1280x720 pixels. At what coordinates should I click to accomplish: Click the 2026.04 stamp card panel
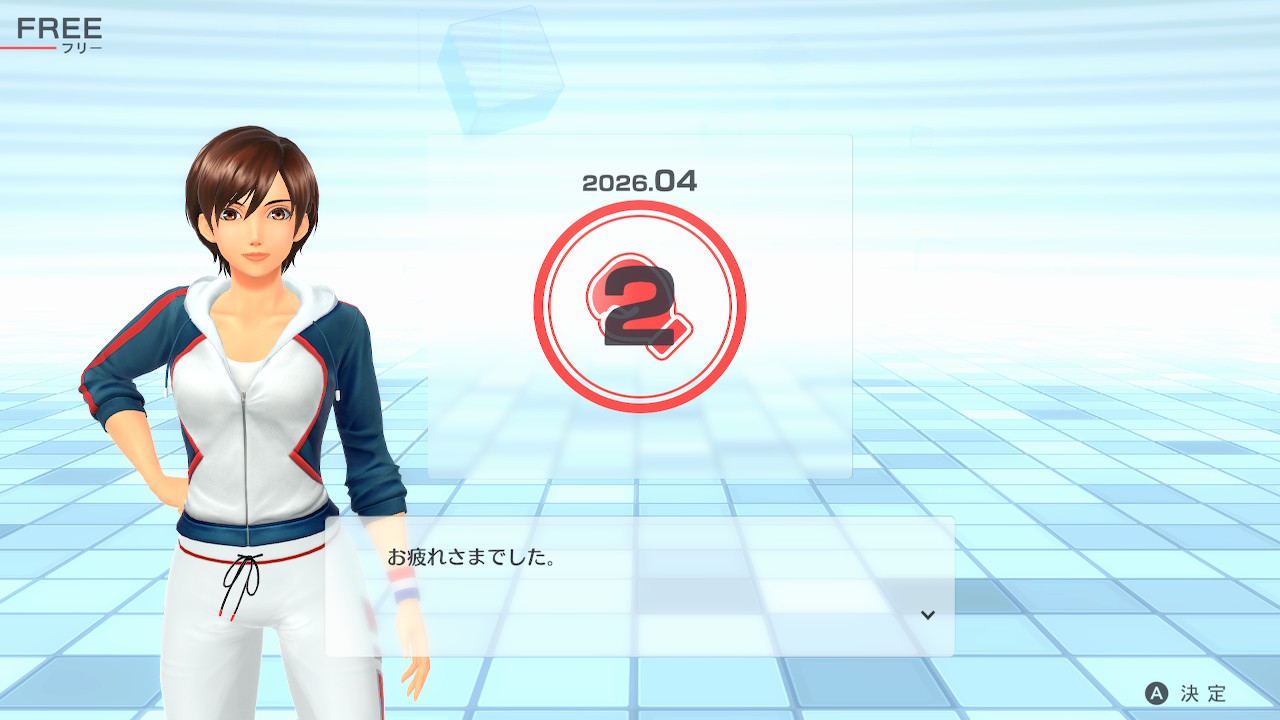tap(640, 306)
